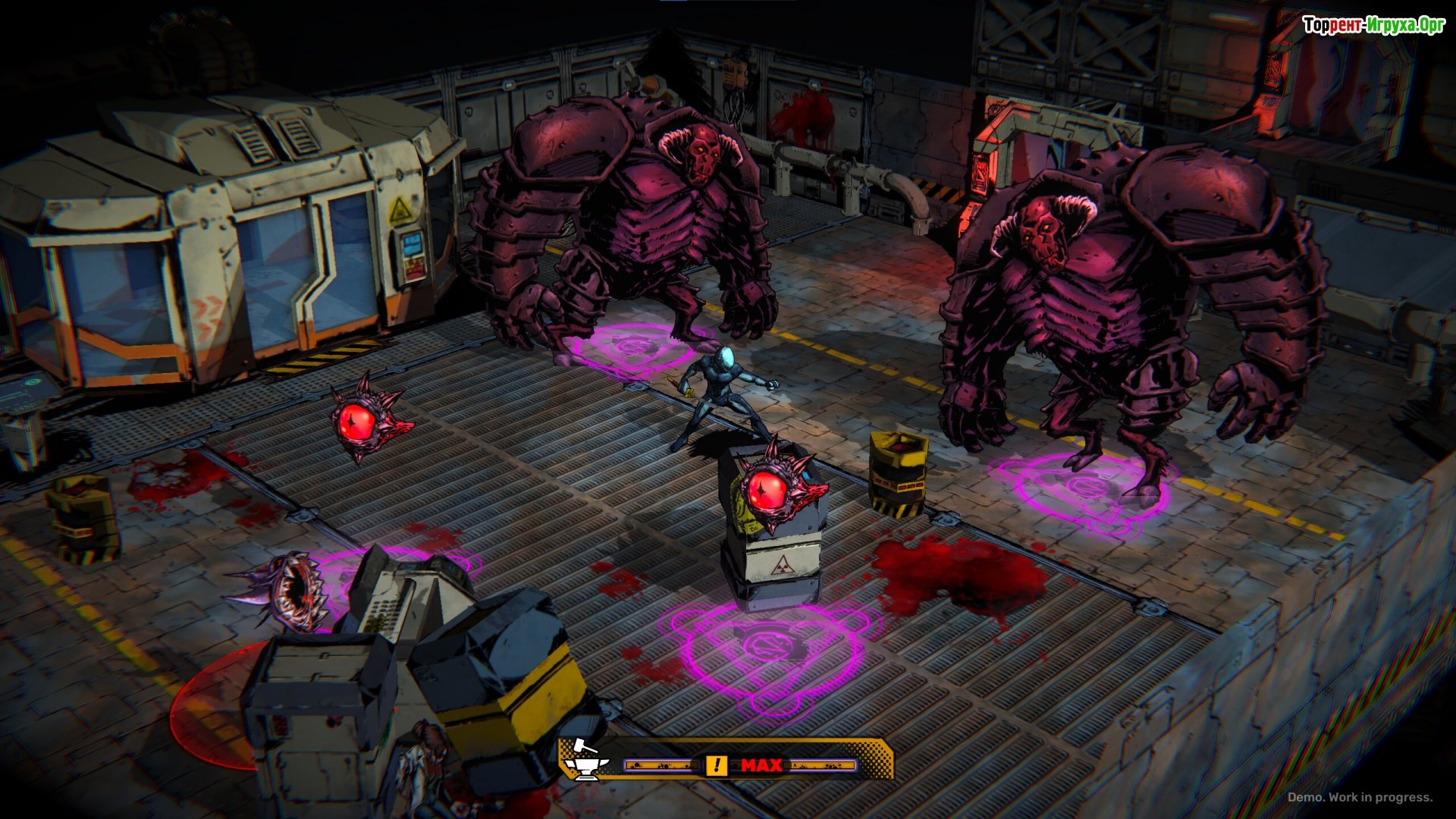
Task: Click the Торрент-Игруха.Орг watermark link
Action: pos(1373,25)
